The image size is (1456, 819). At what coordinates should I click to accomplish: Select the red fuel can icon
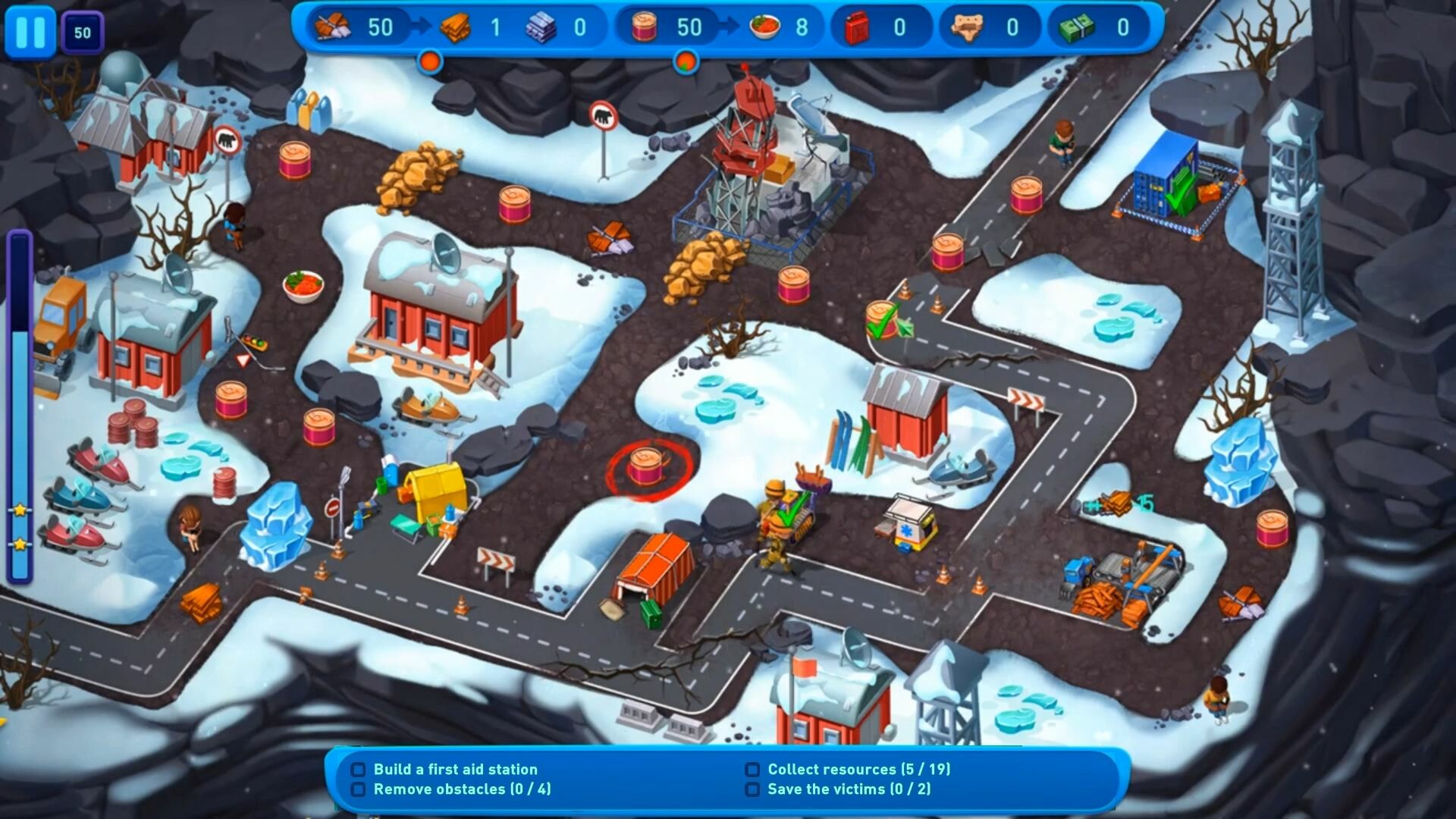857,27
